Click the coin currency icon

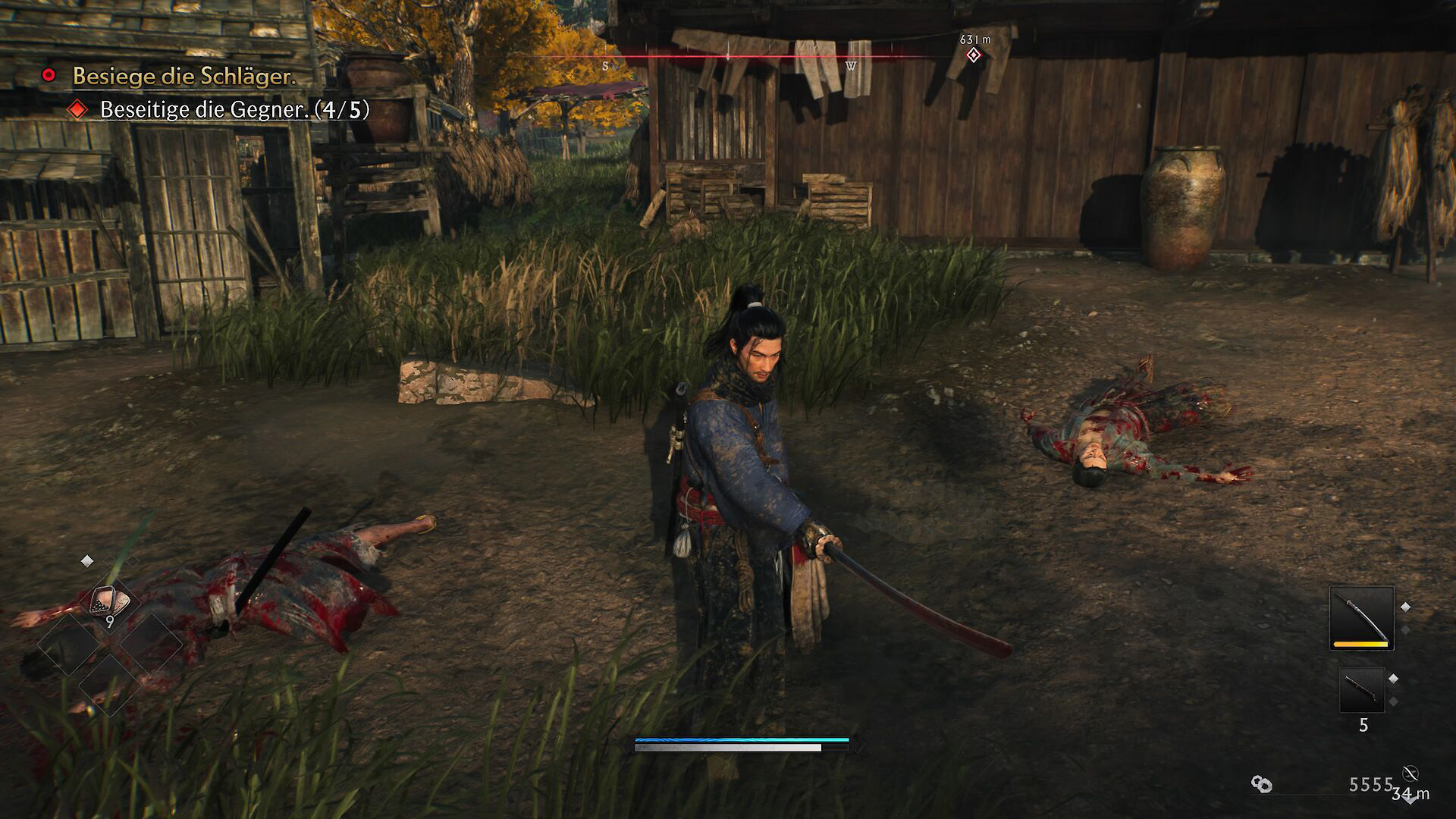(x=1262, y=785)
